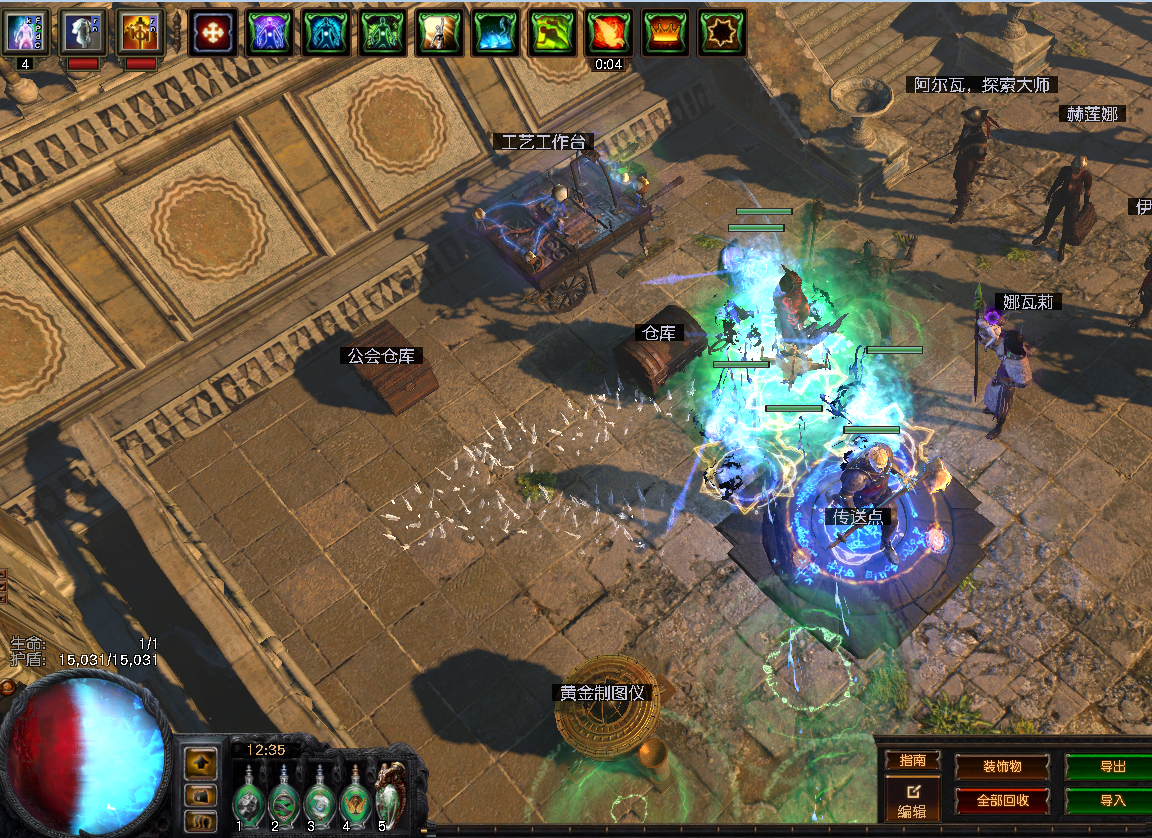Image resolution: width=1152 pixels, height=838 pixels.
Task: Click the 仓库 stash label
Action: (x=660, y=332)
